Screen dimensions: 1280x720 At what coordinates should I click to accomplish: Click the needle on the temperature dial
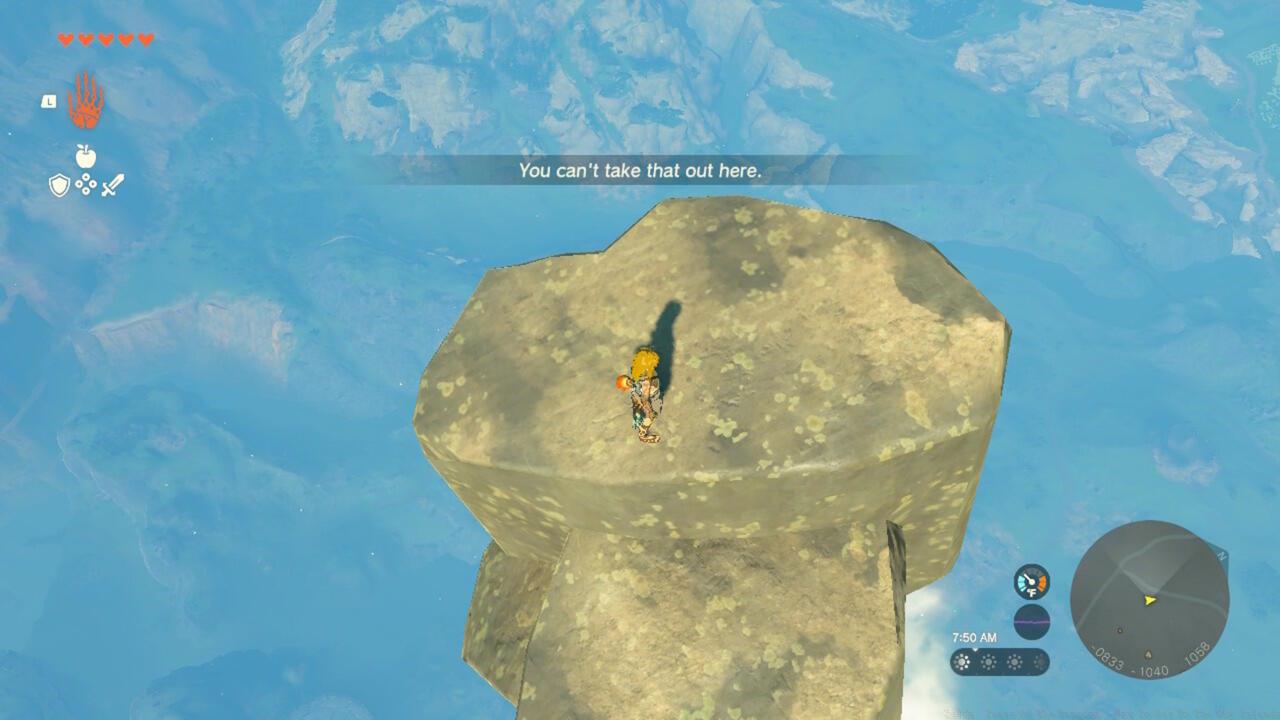click(x=1028, y=577)
